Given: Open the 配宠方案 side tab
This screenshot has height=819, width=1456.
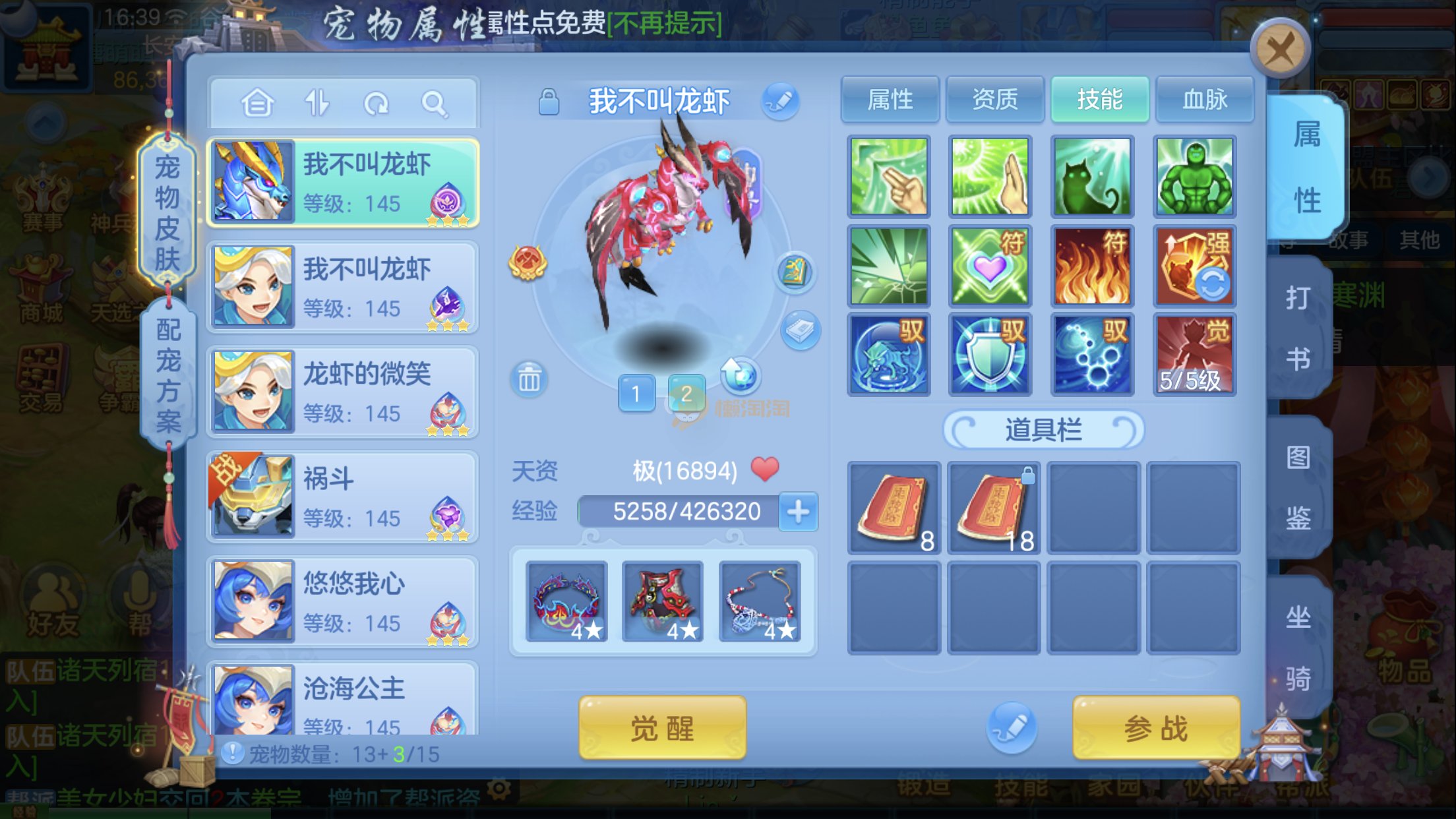Looking at the screenshot, I should pos(168,375).
